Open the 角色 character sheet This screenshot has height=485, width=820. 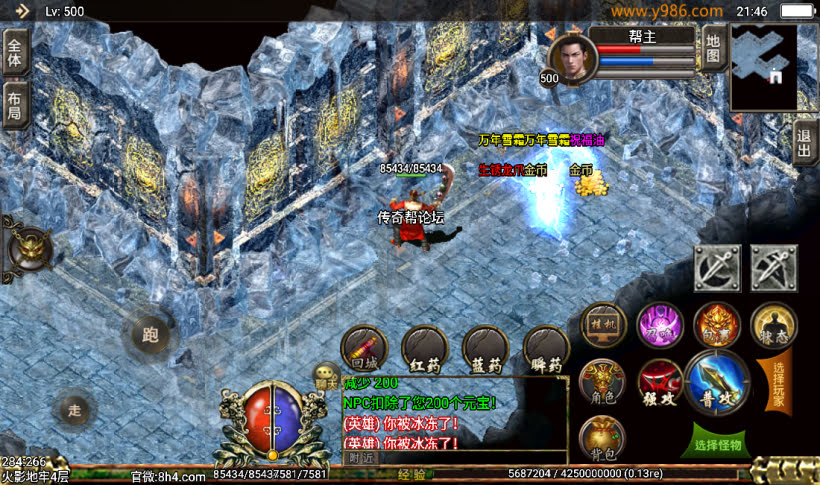point(603,381)
